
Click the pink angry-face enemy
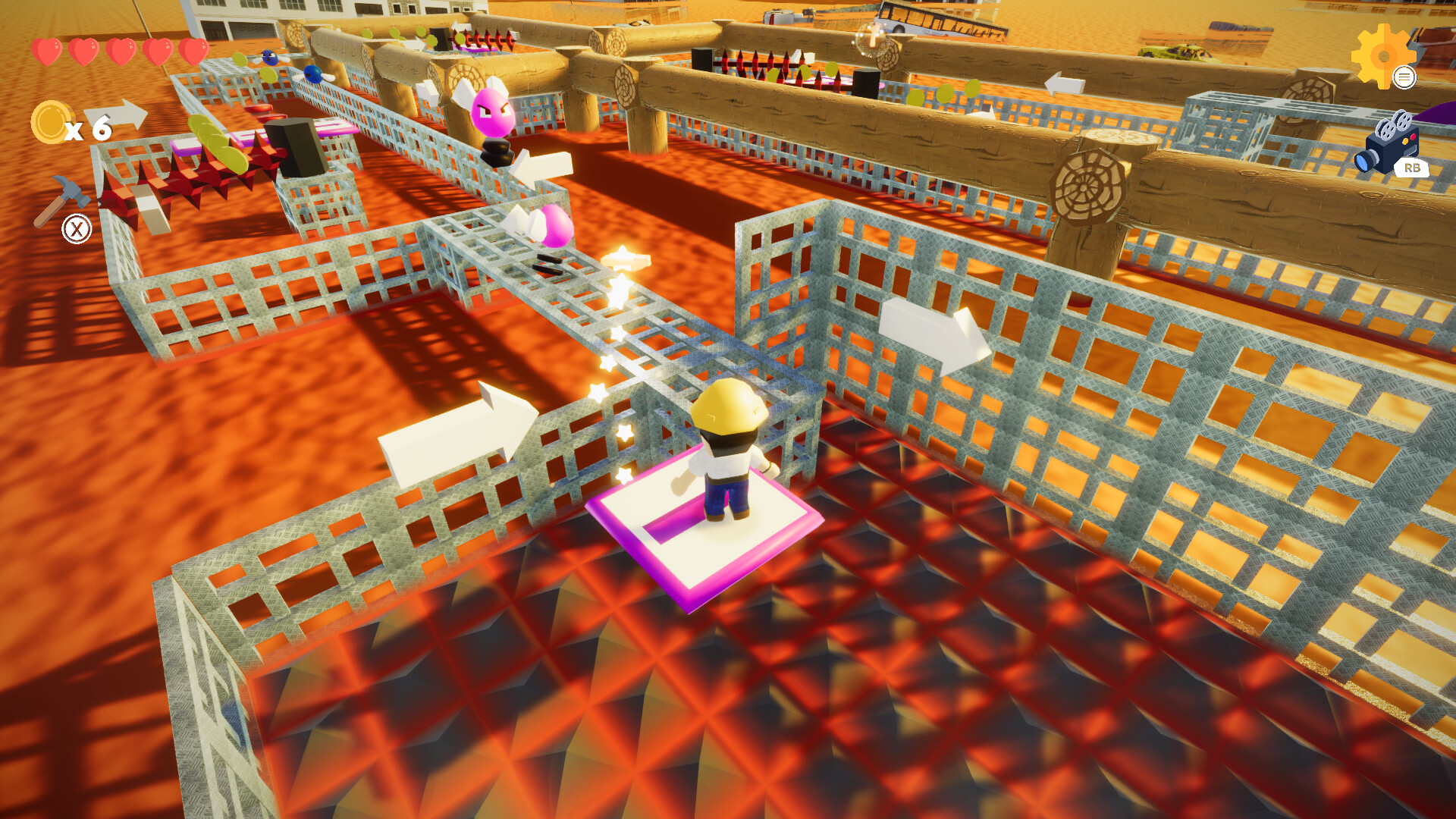494,114
